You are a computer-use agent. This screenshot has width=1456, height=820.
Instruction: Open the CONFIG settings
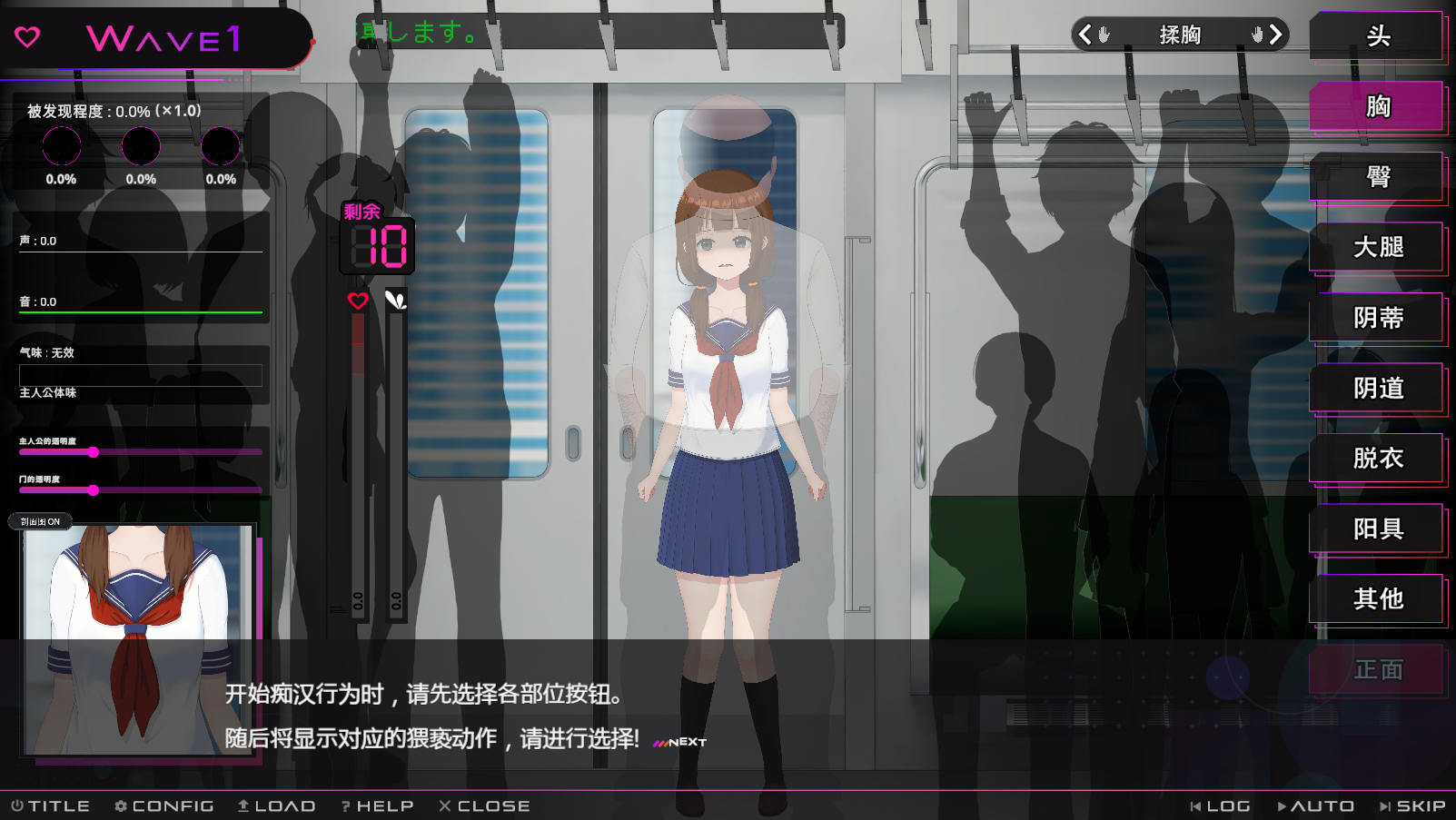[x=164, y=806]
